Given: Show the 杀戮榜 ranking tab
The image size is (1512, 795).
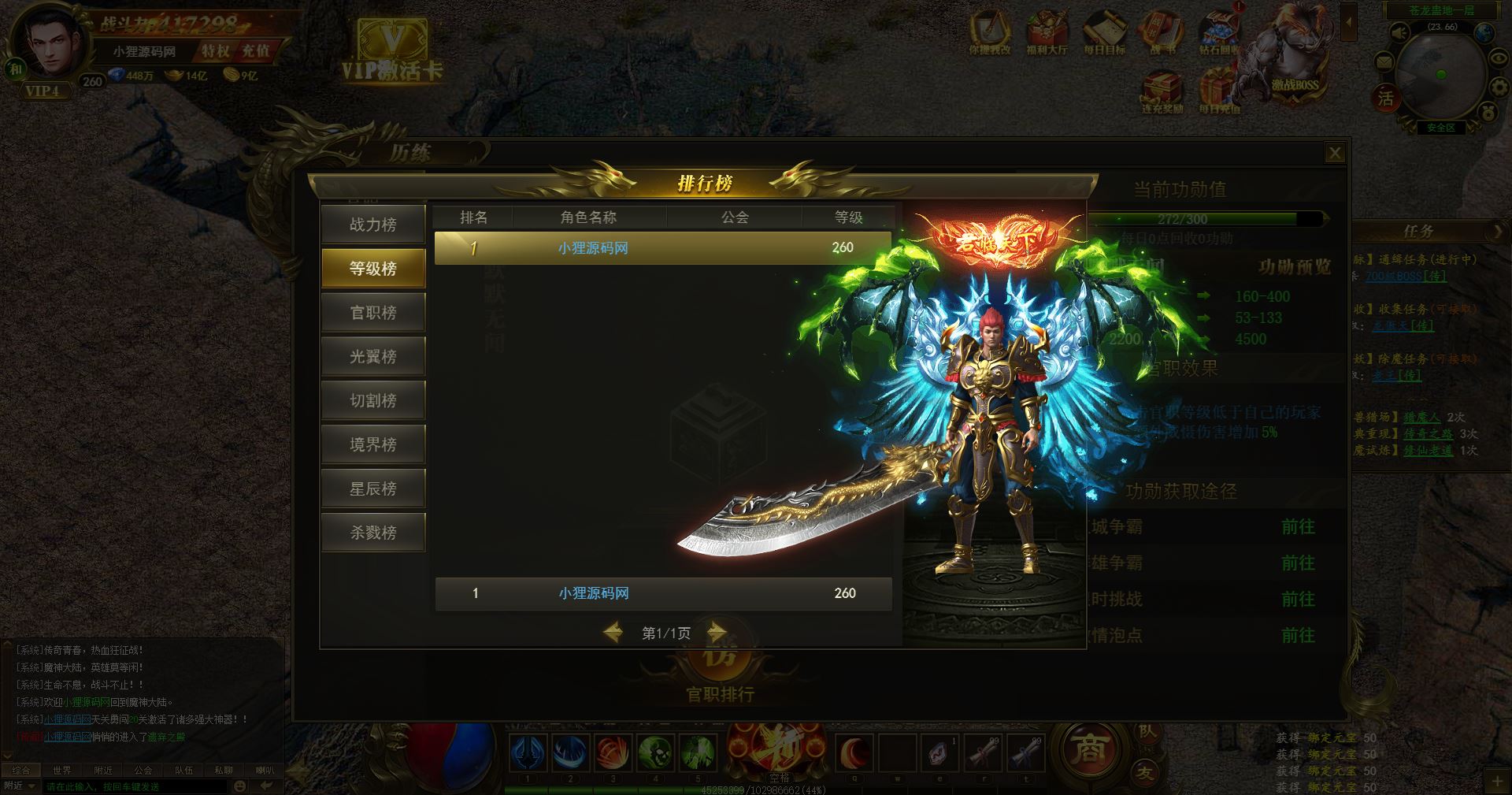Looking at the screenshot, I should pos(373,533).
